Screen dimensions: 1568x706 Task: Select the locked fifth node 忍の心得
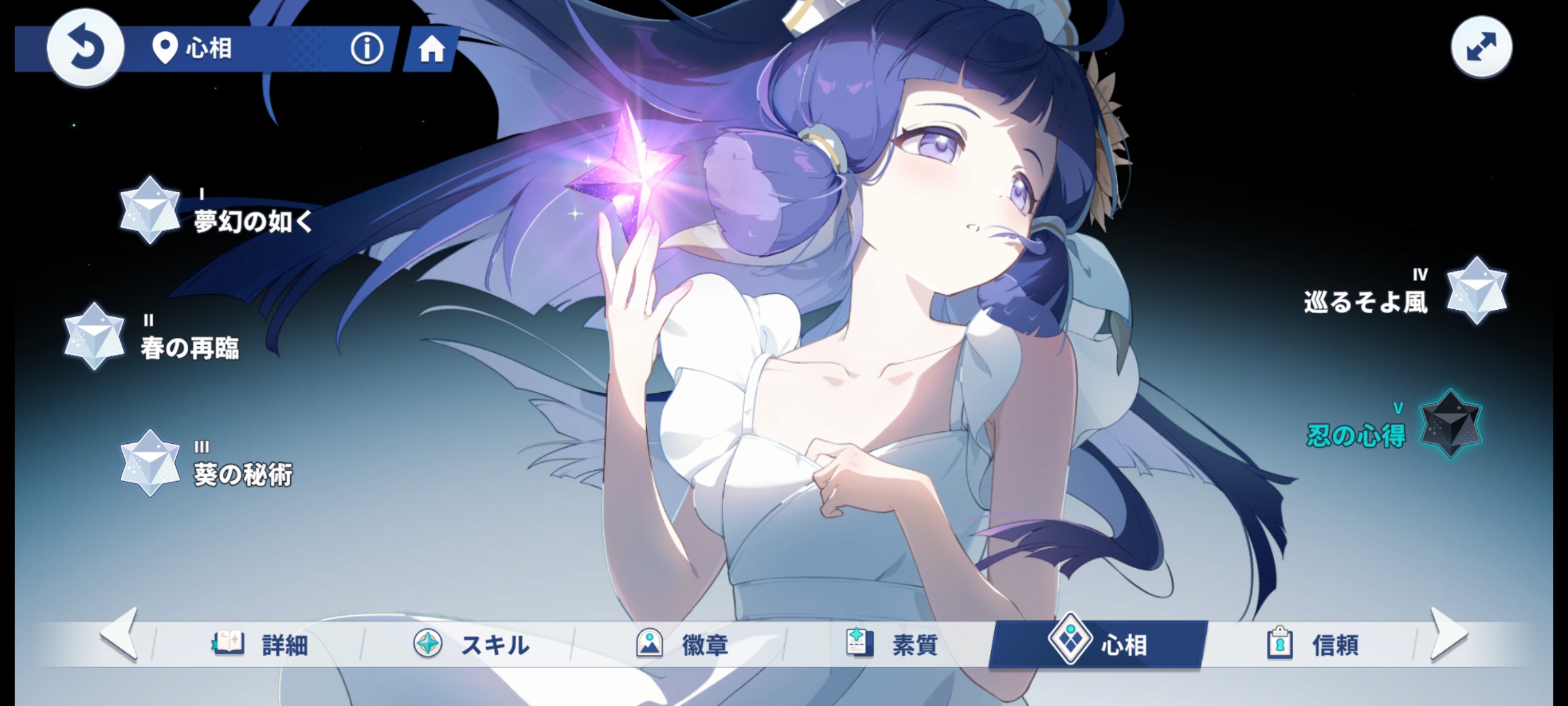[1450, 424]
